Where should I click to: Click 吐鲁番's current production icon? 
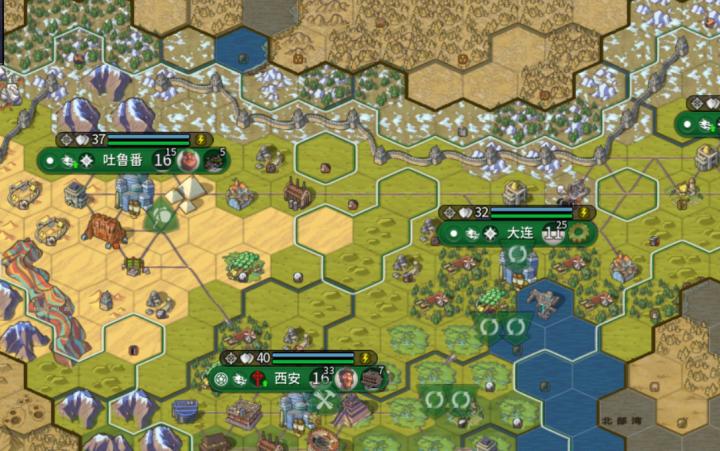pyautogui.click(x=214, y=160)
